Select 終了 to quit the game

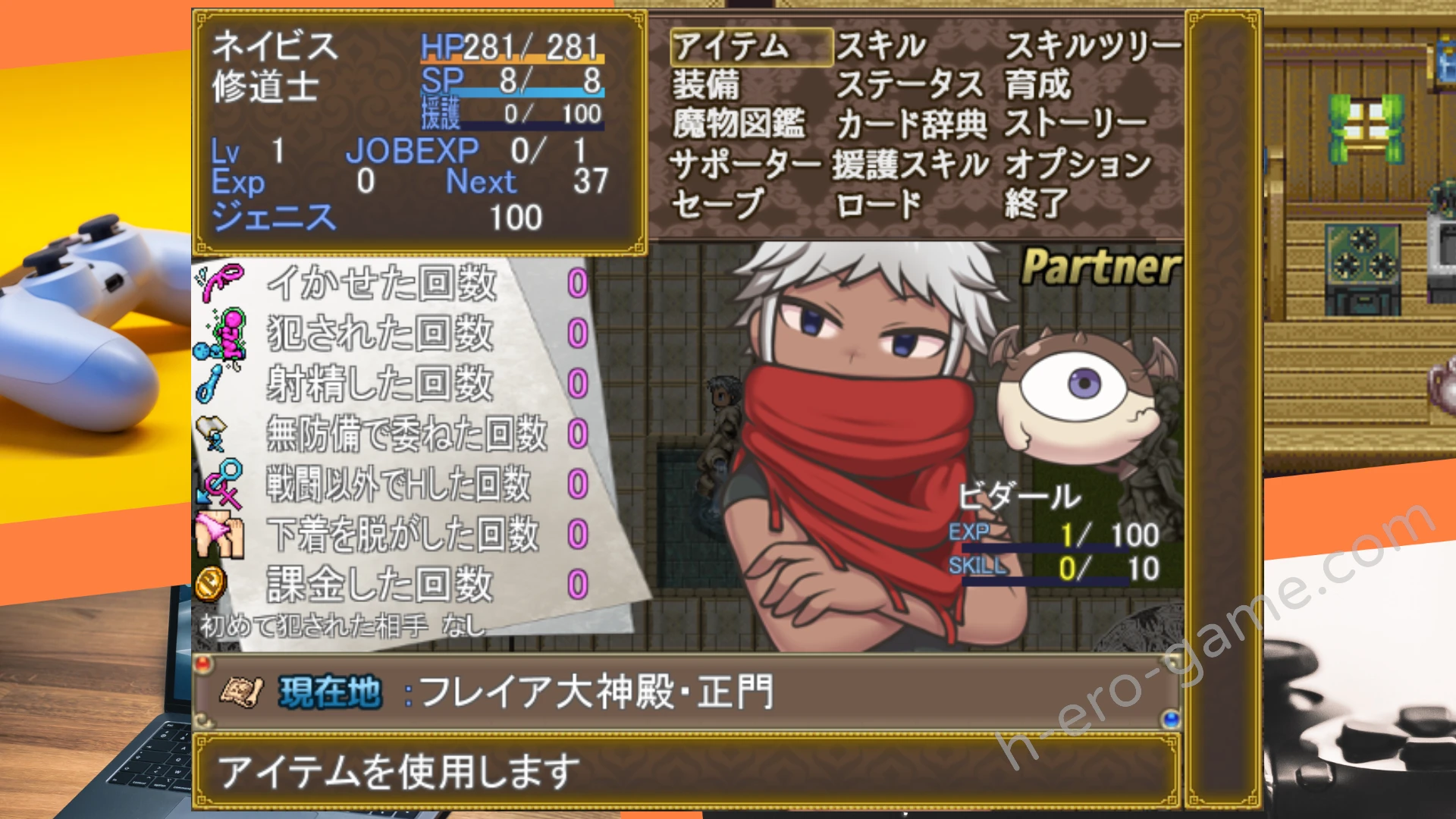point(1036,203)
